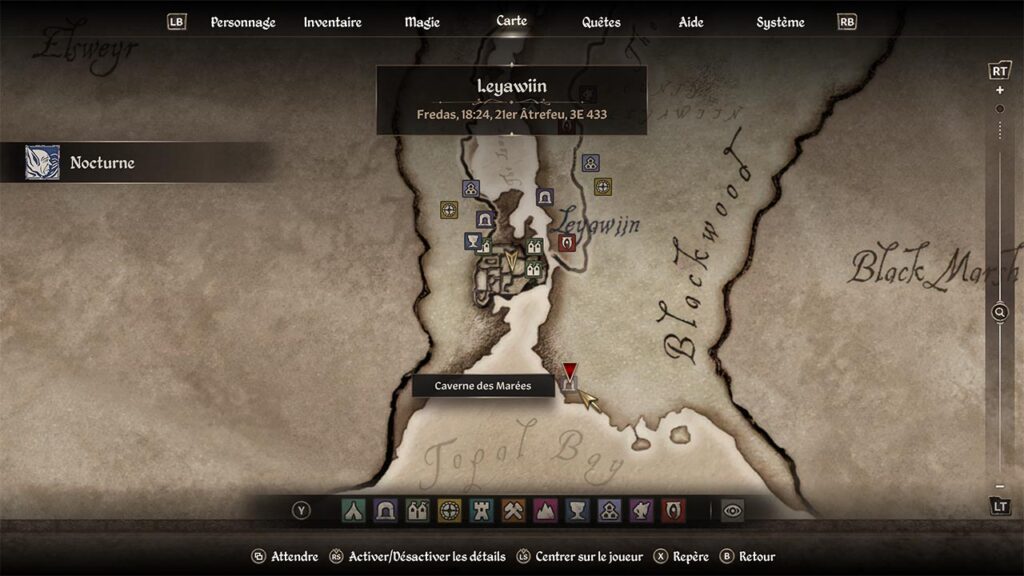The height and width of the screenshot is (576, 1024).
Task: Toggle the Oblivion gate filter in the legend
Action: pos(673,511)
